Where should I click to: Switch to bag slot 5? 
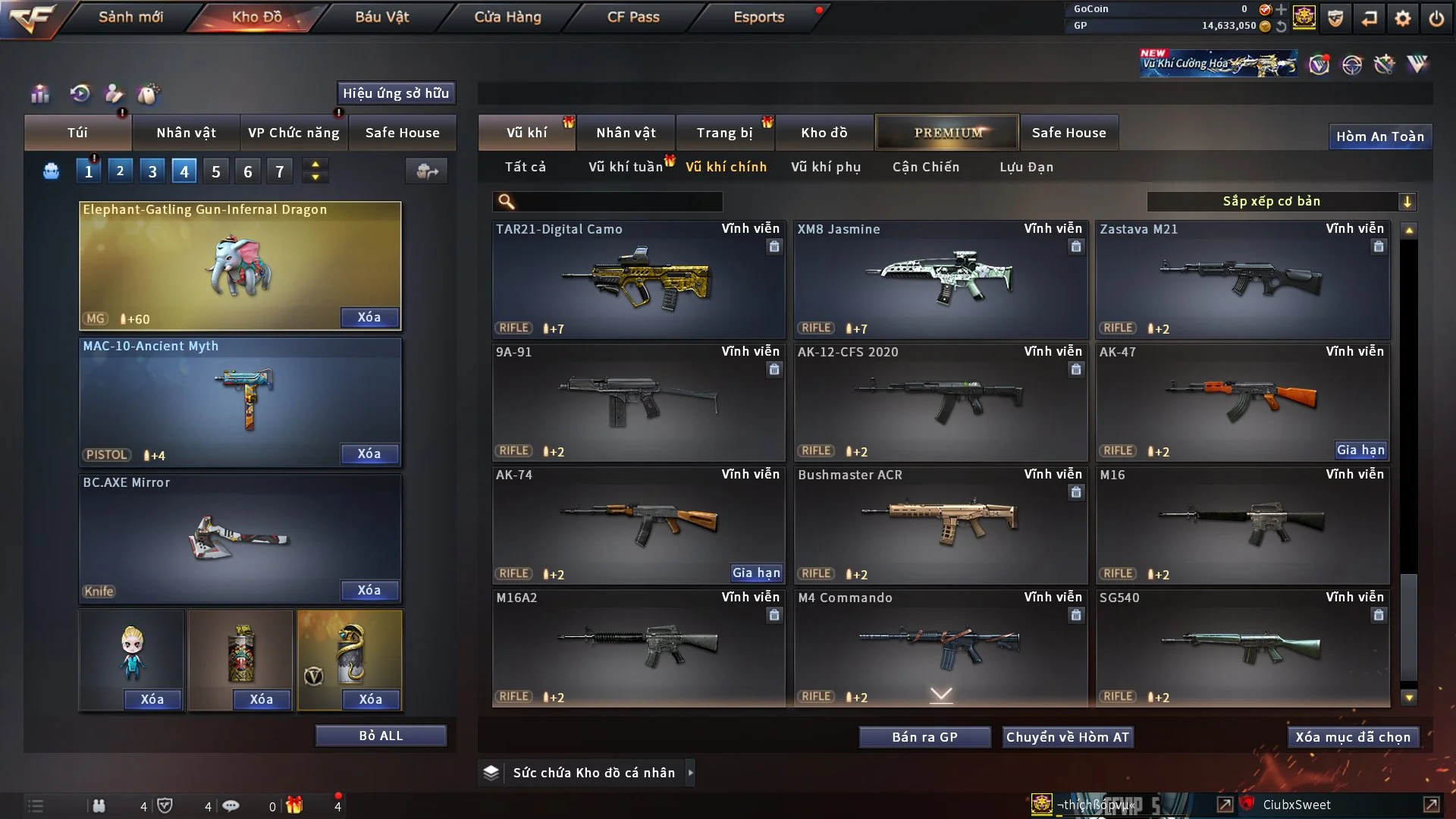[216, 171]
